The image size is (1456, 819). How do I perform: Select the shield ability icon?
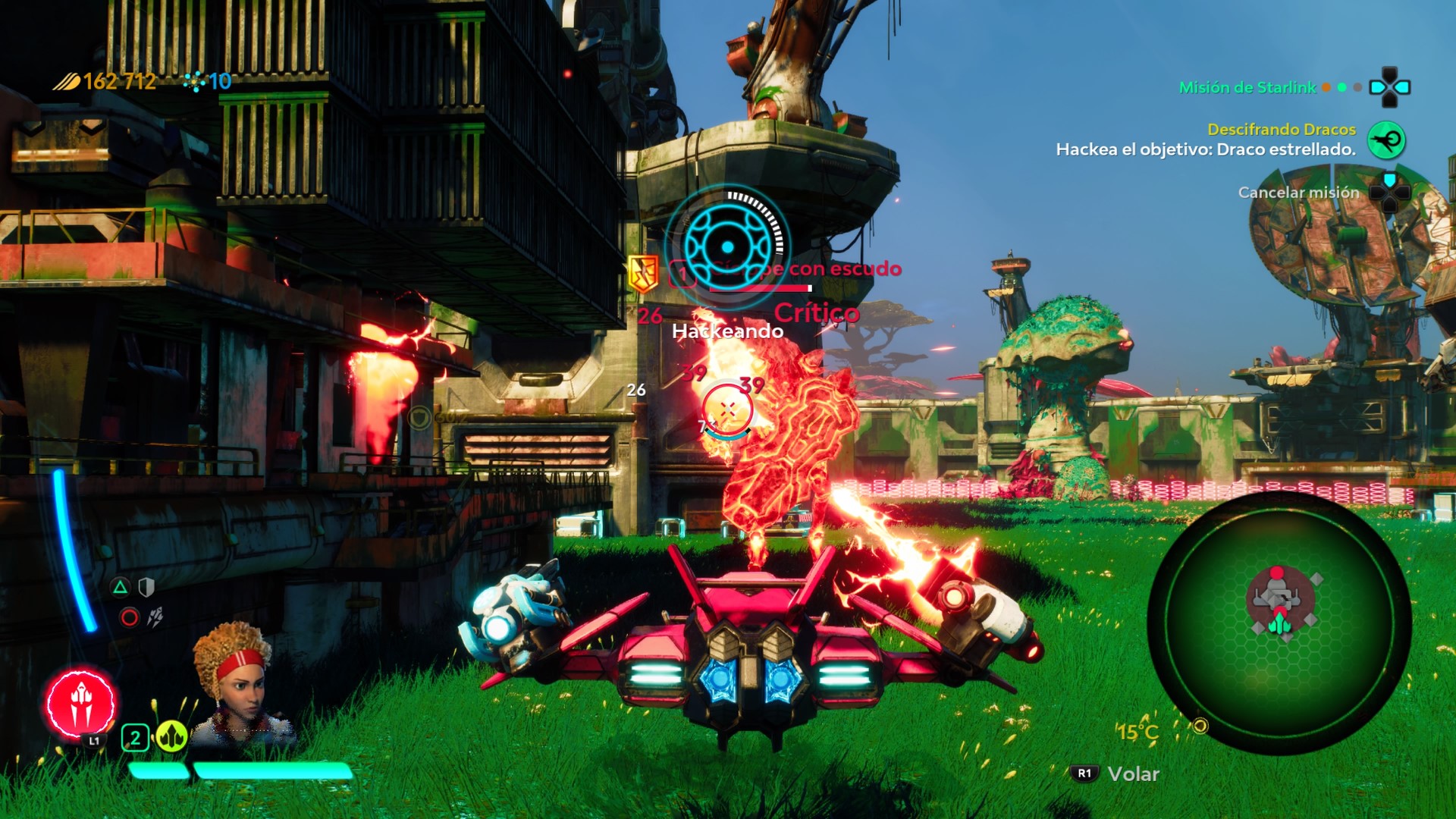click(x=146, y=587)
